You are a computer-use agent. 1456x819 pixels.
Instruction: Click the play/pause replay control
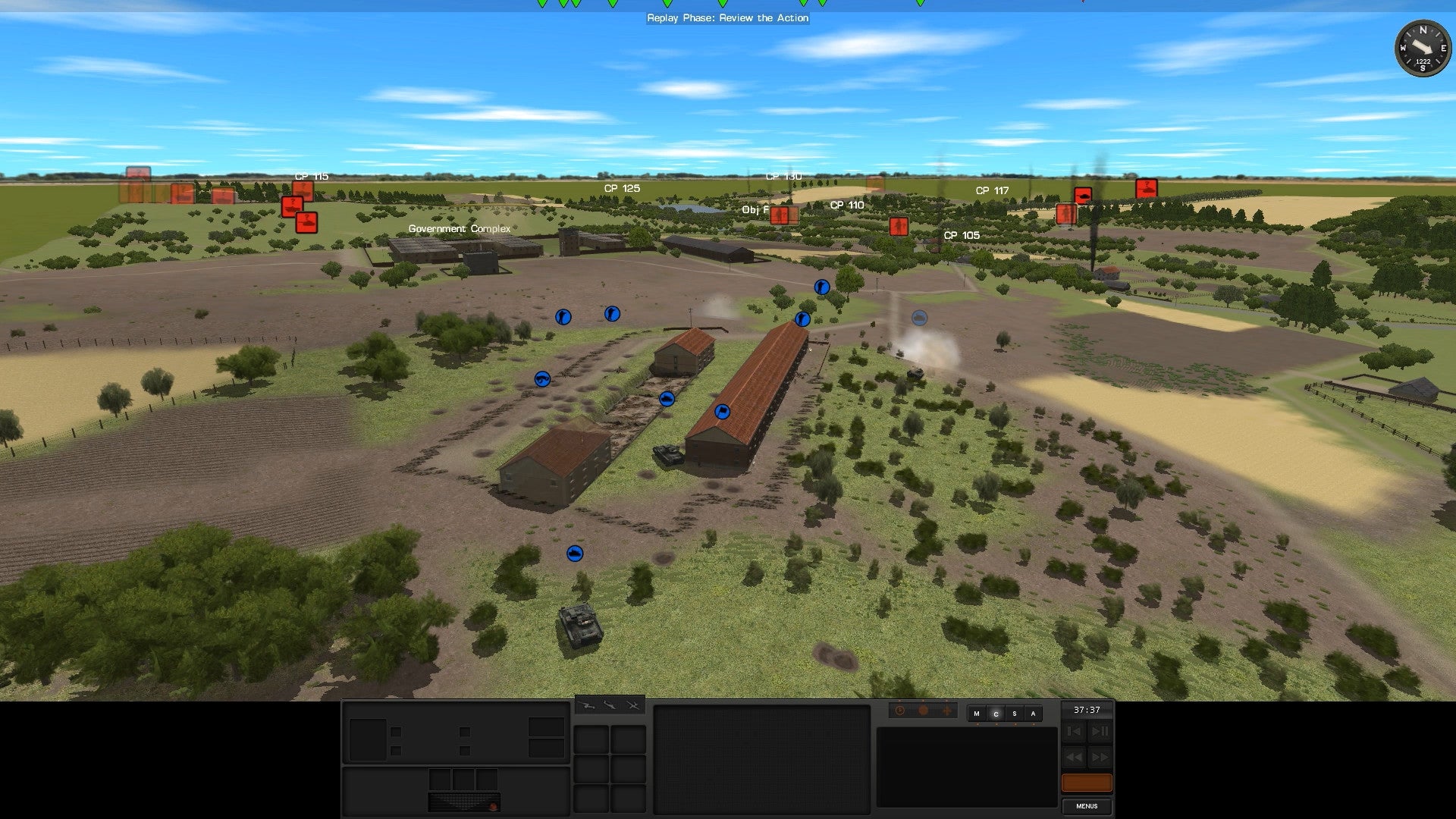point(1100,731)
